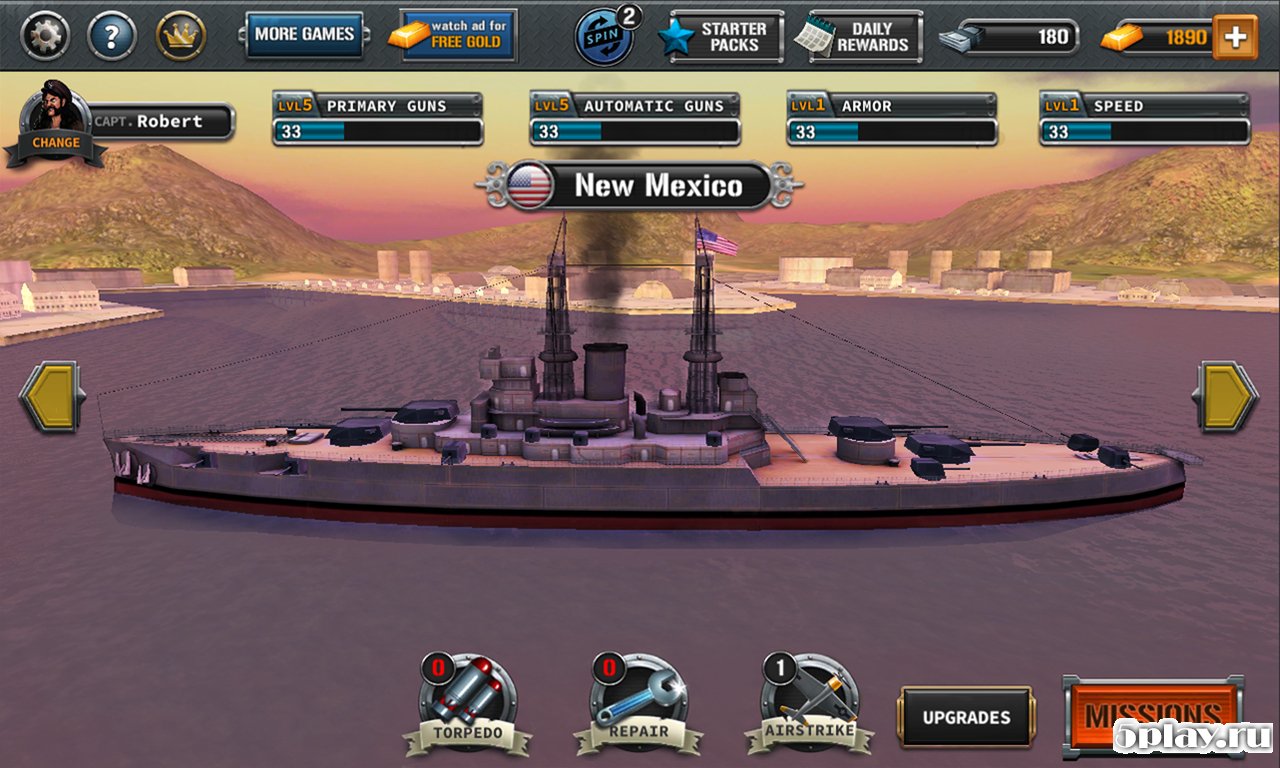Open the question mark help button
The height and width of the screenshot is (768, 1280).
pyautogui.click(x=111, y=36)
